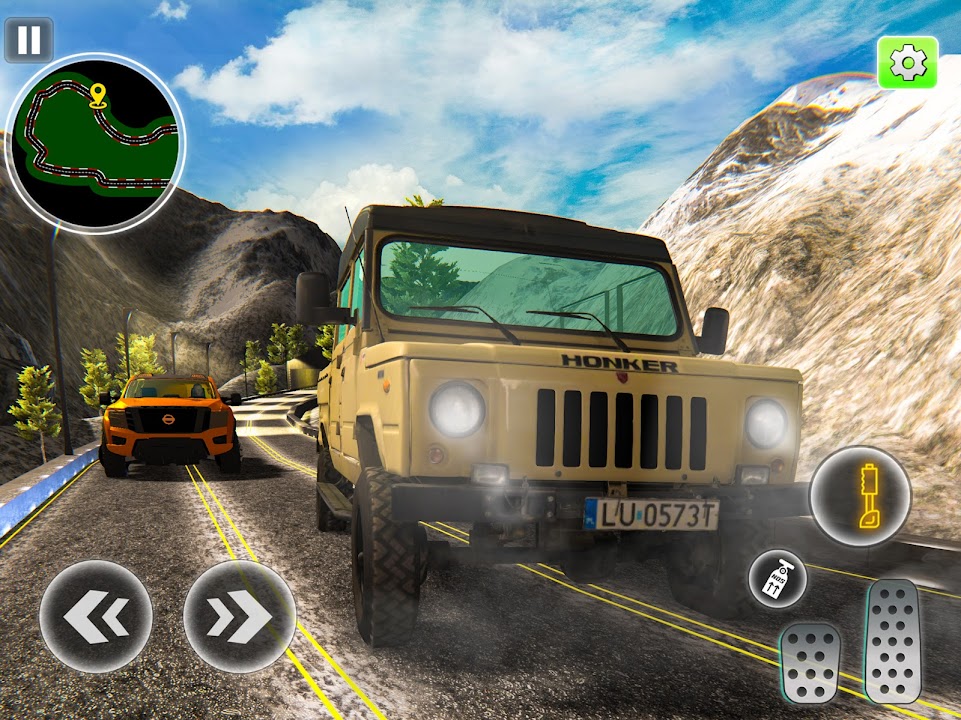Pause the game with the pause button
Viewport: 961px width, 720px height.
point(29,40)
